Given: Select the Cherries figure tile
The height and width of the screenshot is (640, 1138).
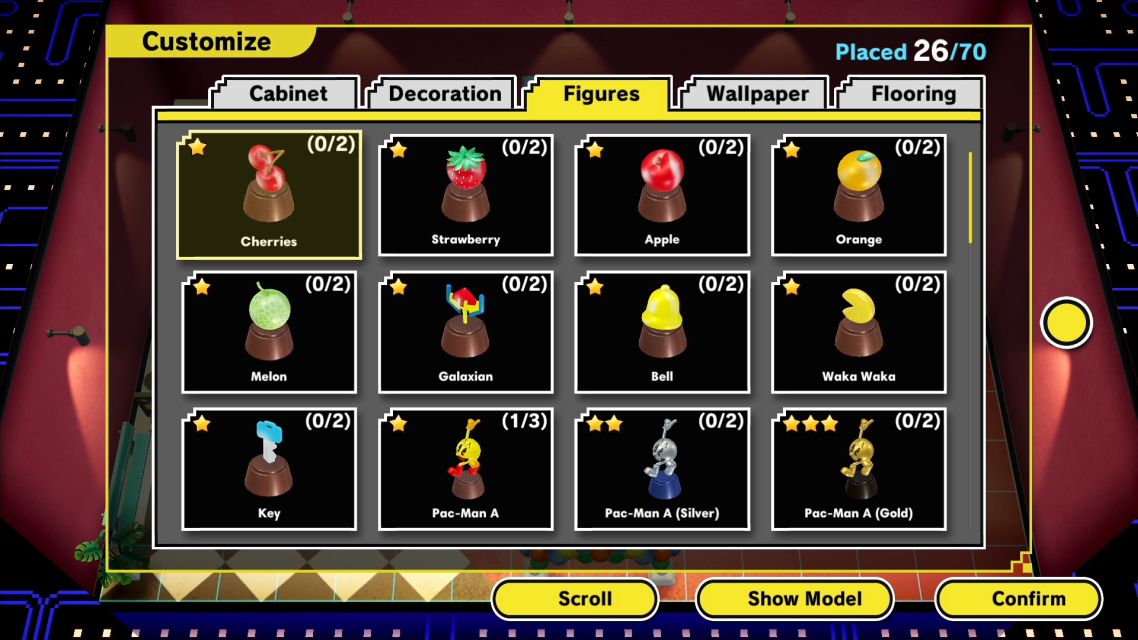Looking at the screenshot, I should pyautogui.click(x=269, y=196).
